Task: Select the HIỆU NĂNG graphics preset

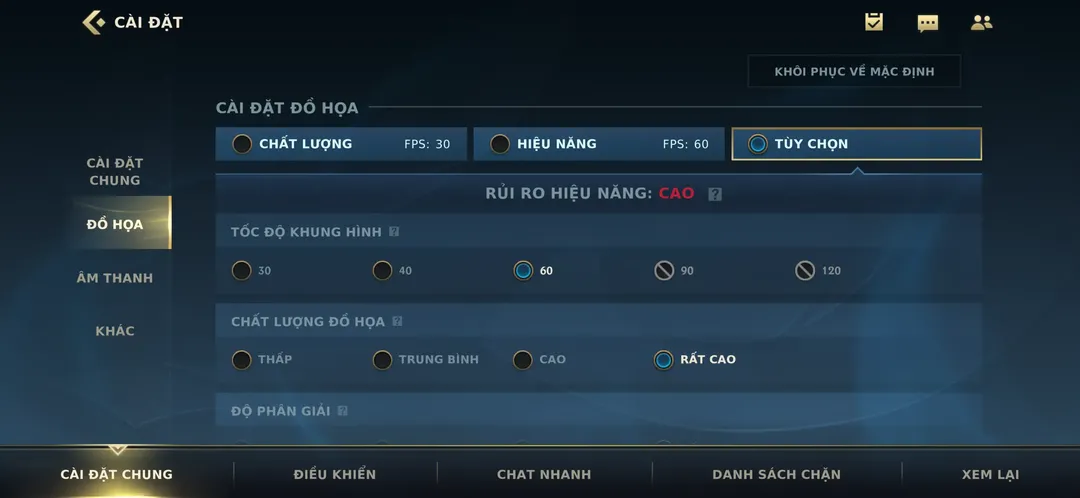Action: (598, 144)
